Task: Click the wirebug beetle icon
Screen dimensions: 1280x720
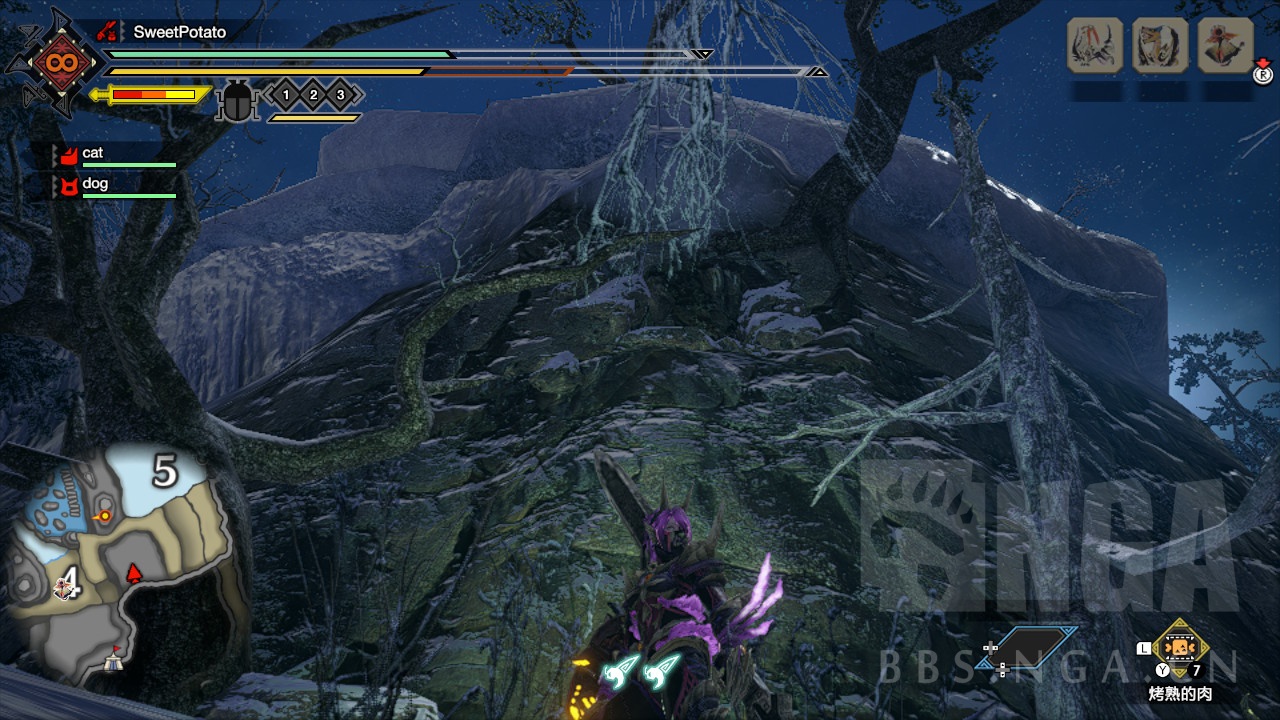Action: 238,101
